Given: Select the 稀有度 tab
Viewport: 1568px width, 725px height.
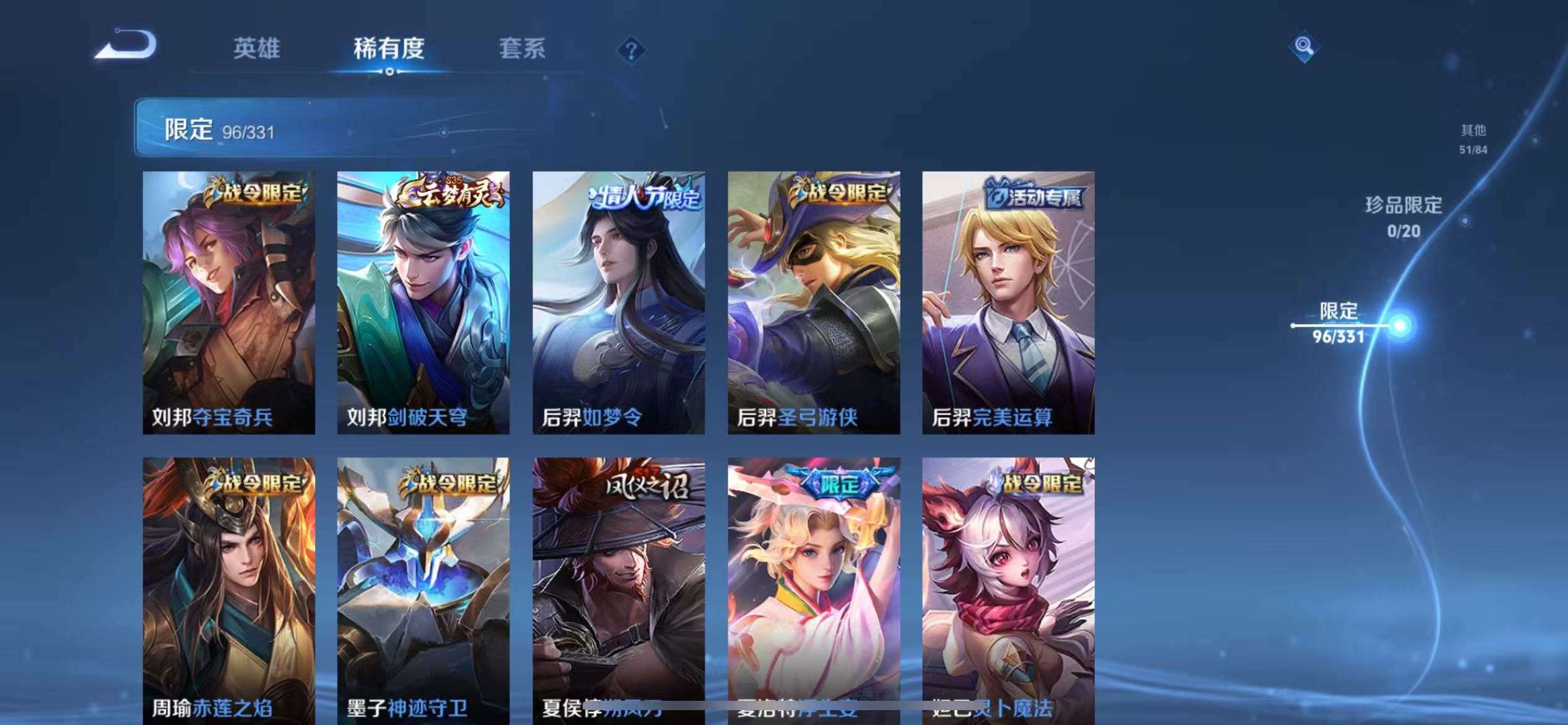Looking at the screenshot, I should click(x=390, y=48).
